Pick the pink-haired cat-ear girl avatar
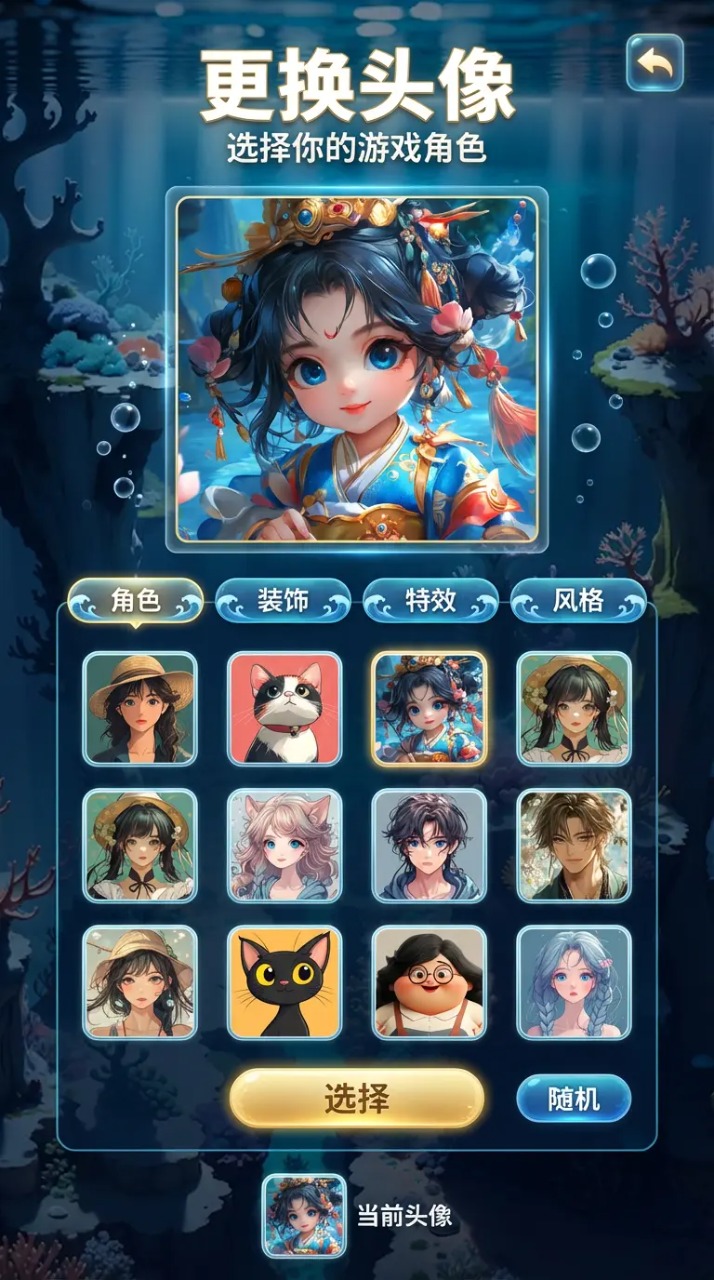714x1280 pixels. click(x=285, y=846)
